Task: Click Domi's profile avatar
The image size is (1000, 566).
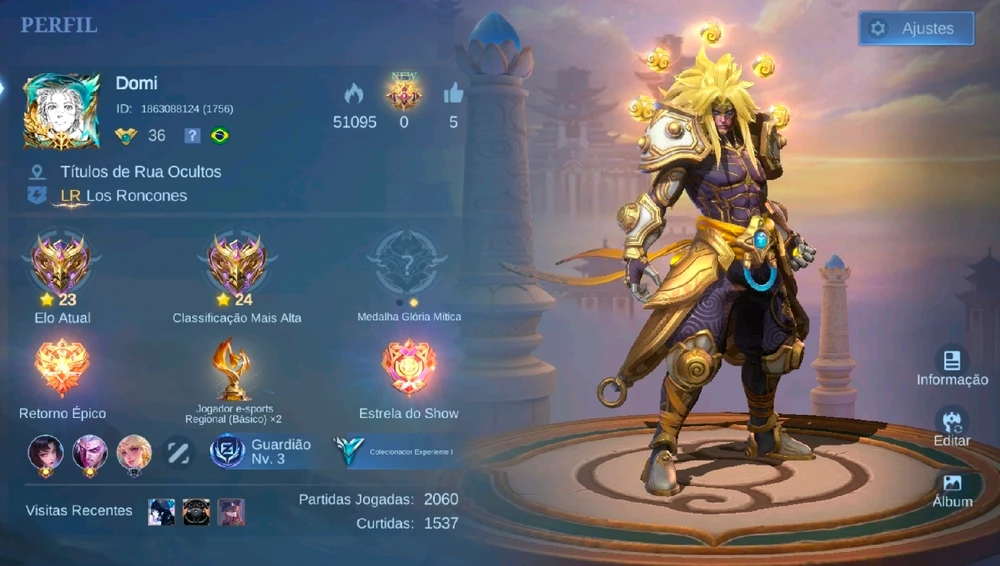Action: [x=62, y=110]
